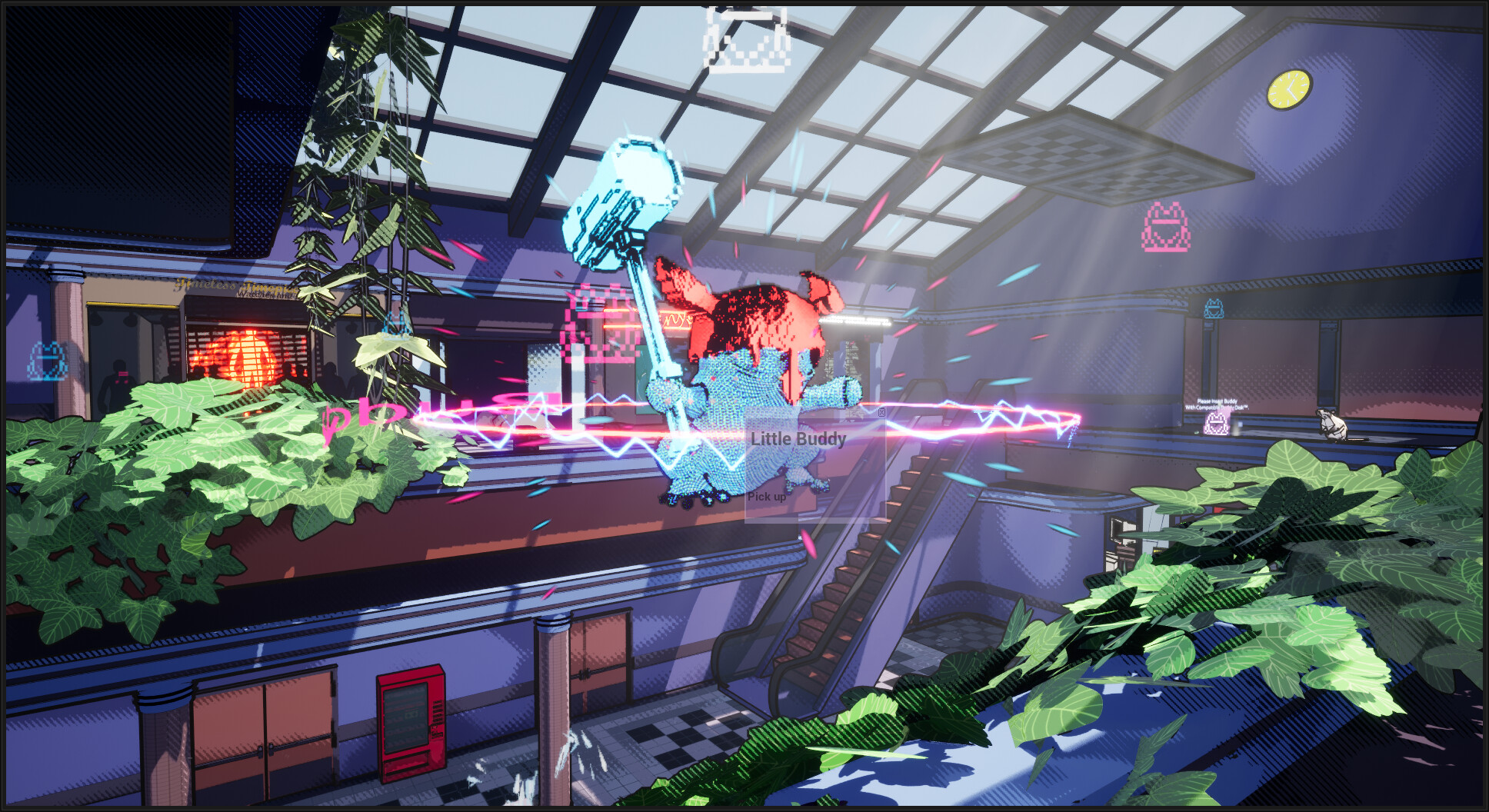Click the cat icon on the Buddy Disk kiosk screen
The width and height of the screenshot is (1489, 812).
[1216, 424]
